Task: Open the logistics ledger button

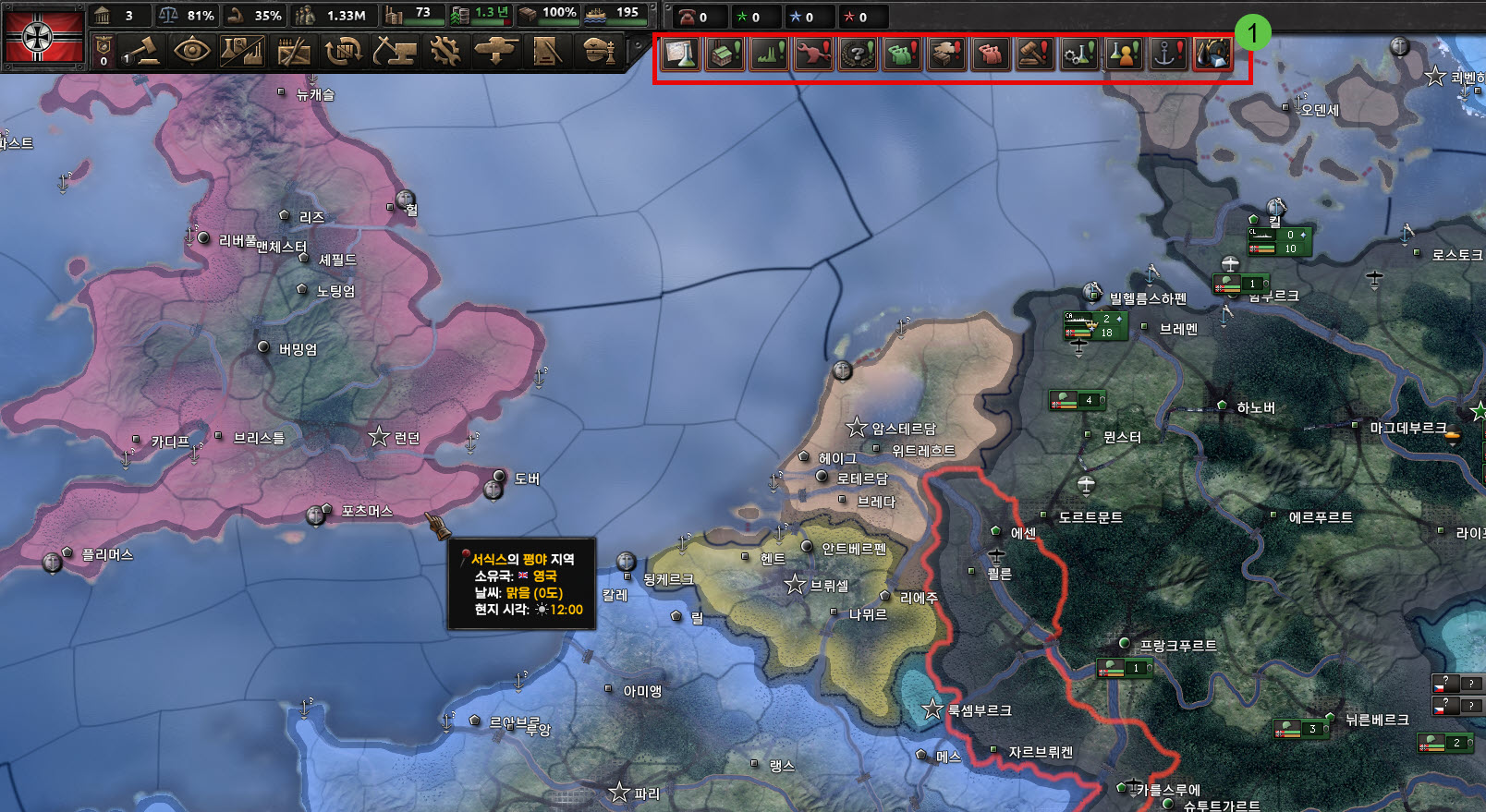Action: pyautogui.click(x=546, y=51)
